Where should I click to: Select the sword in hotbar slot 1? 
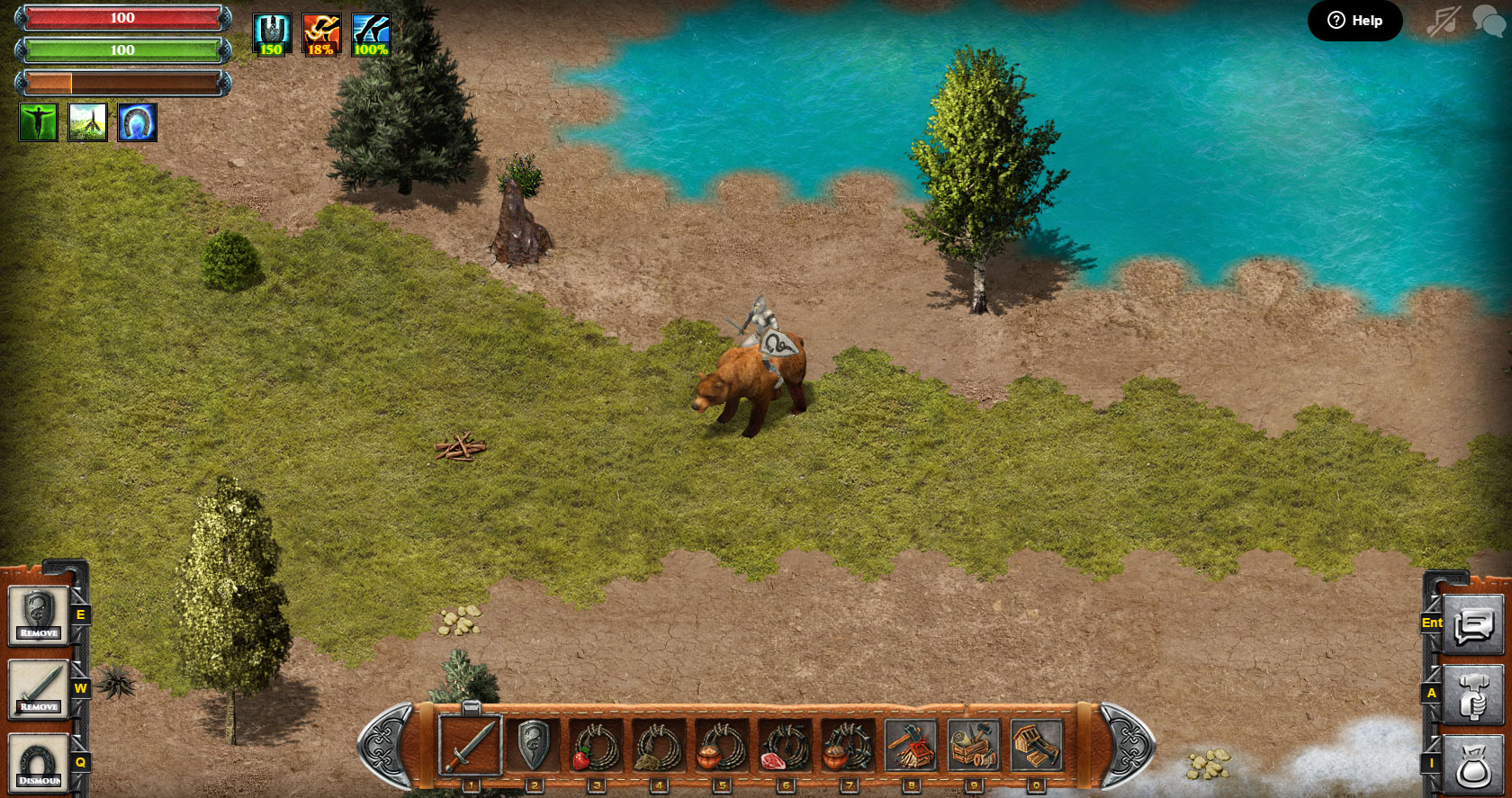pos(470,745)
